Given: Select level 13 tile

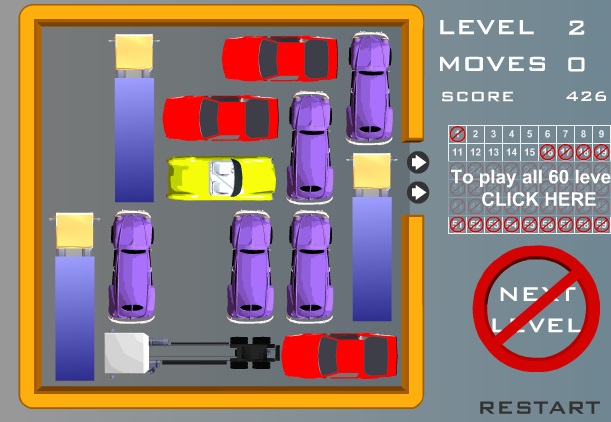Looking at the screenshot, I should tap(493, 152).
